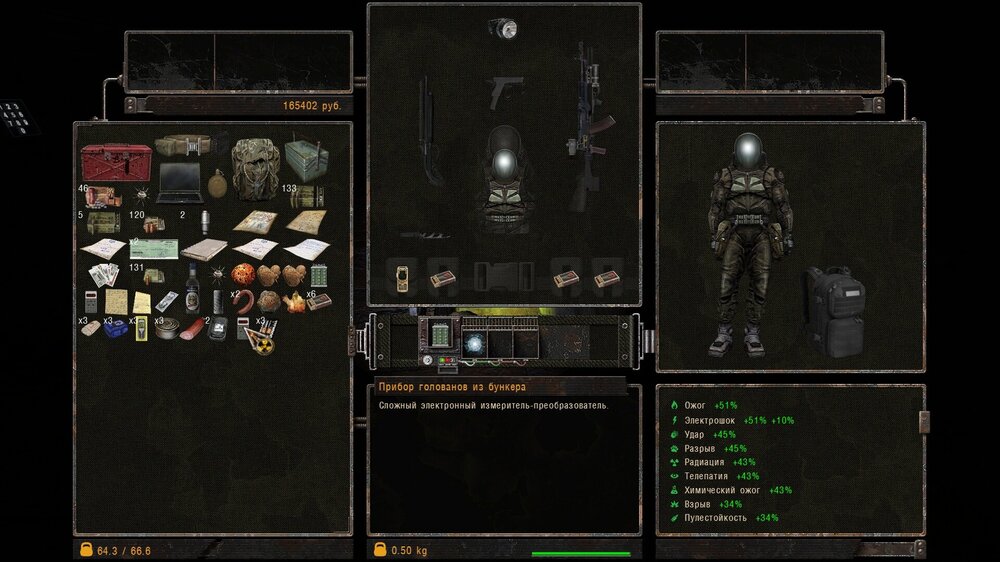Click the black backpack beside the character
1000x562 pixels.
point(831,310)
